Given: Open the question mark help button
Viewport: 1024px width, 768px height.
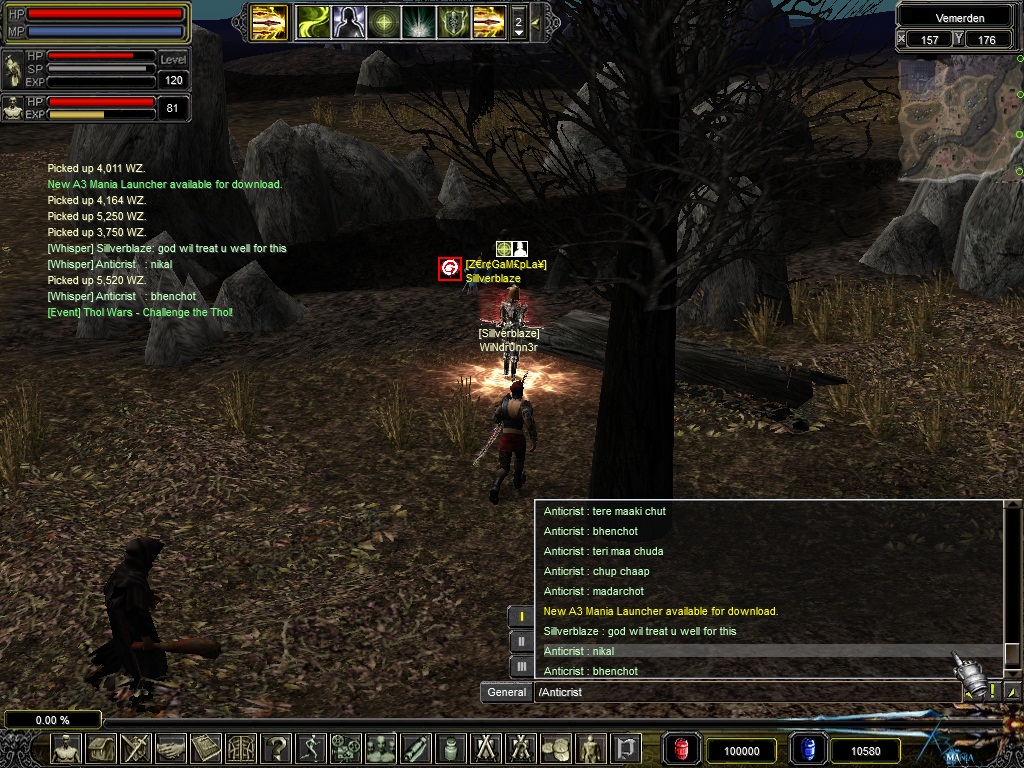Looking at the screenshot, I should pyautogui.click(x=276, y=748).
